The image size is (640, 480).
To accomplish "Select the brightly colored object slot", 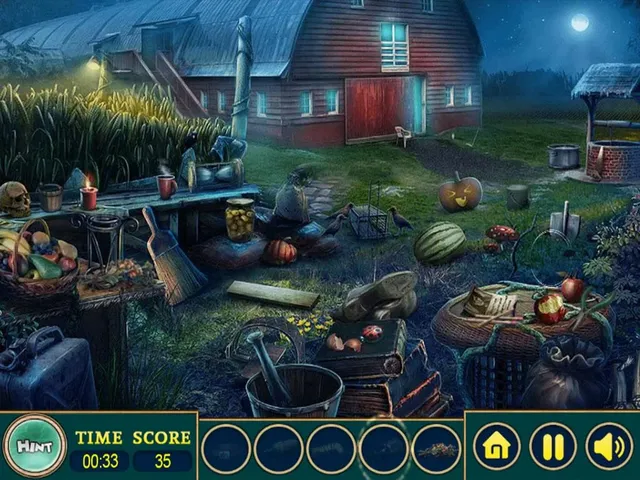I will pos(436,449).
